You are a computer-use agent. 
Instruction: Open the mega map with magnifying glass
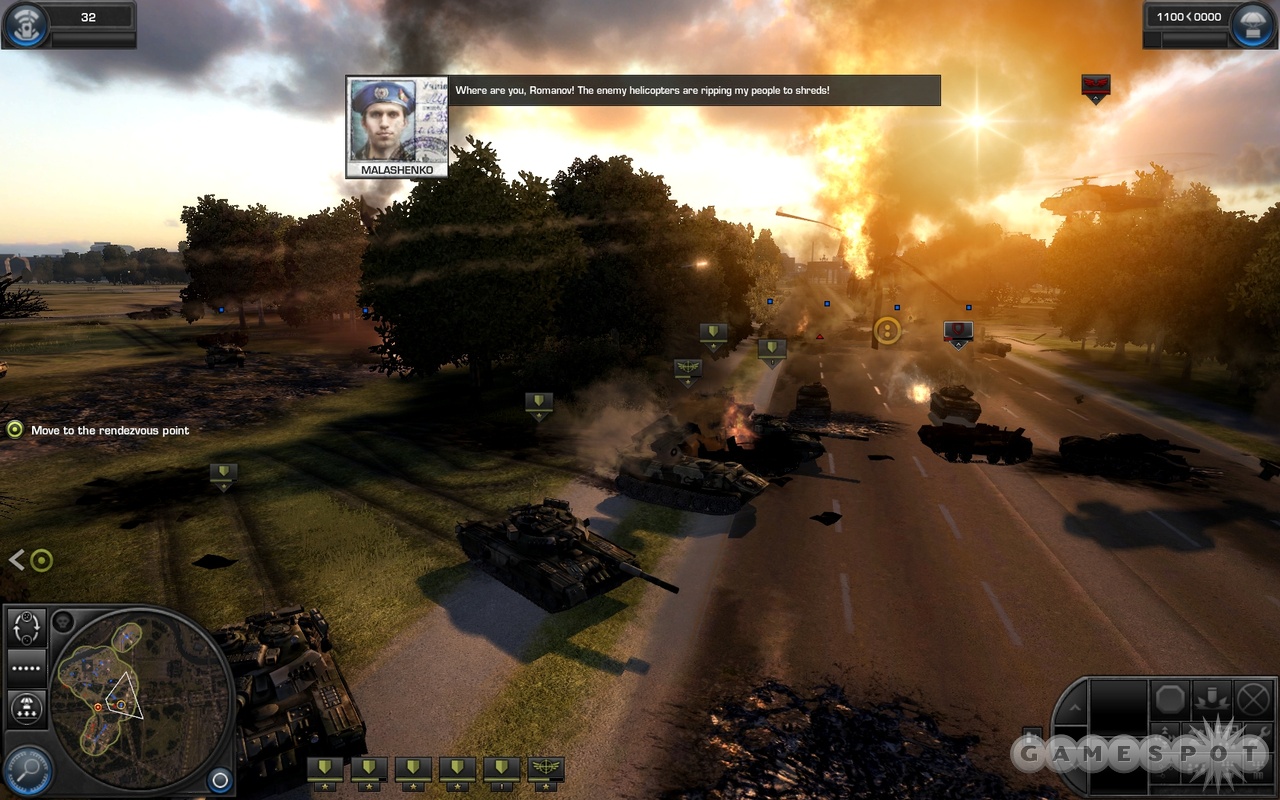click(x=27, y=771)
